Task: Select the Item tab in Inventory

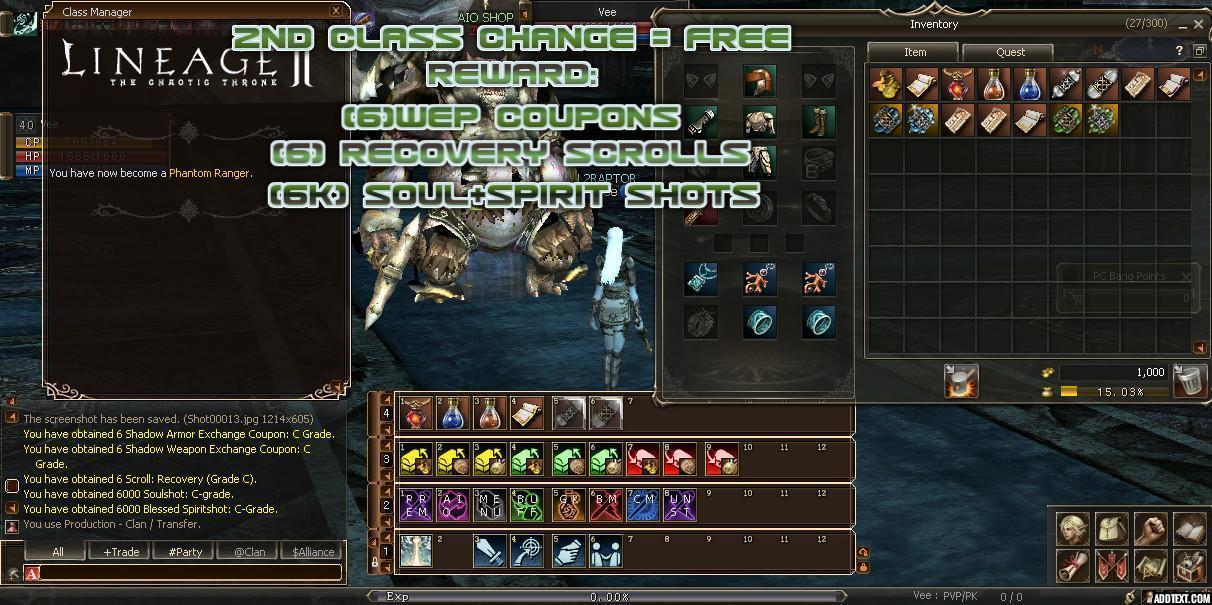Action: [x=914, y=52]
